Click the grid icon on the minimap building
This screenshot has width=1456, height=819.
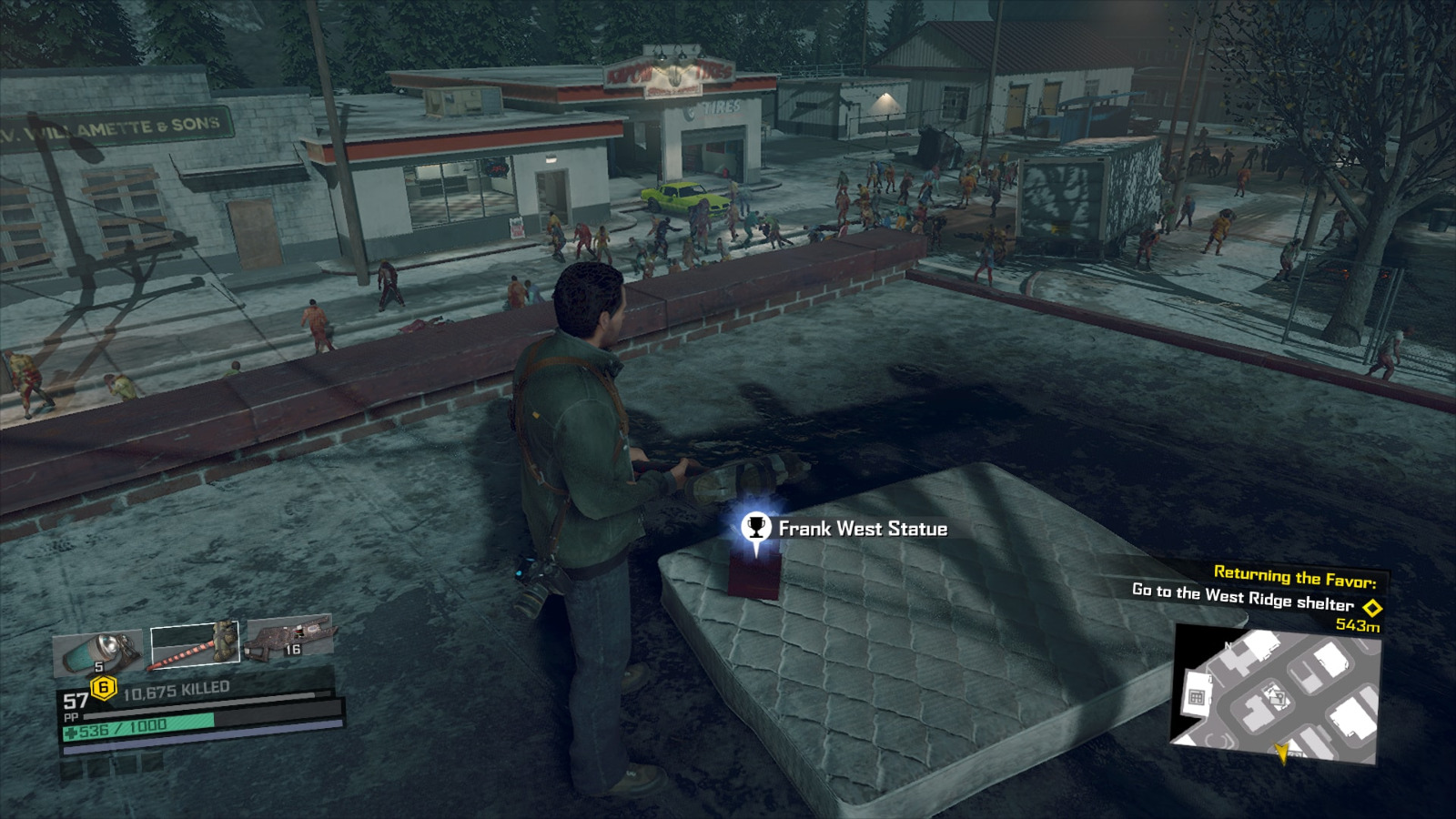tap(1197, 696)
